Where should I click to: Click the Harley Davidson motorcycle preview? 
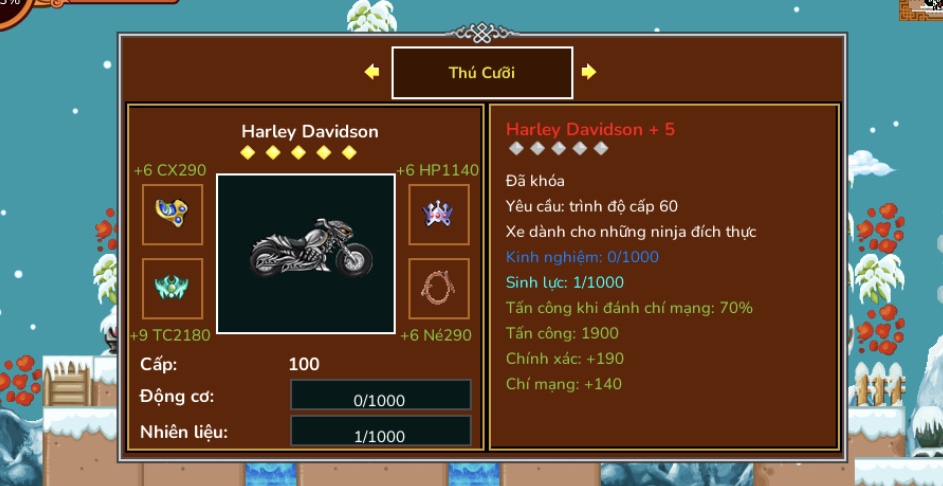[x=306, y=254]
